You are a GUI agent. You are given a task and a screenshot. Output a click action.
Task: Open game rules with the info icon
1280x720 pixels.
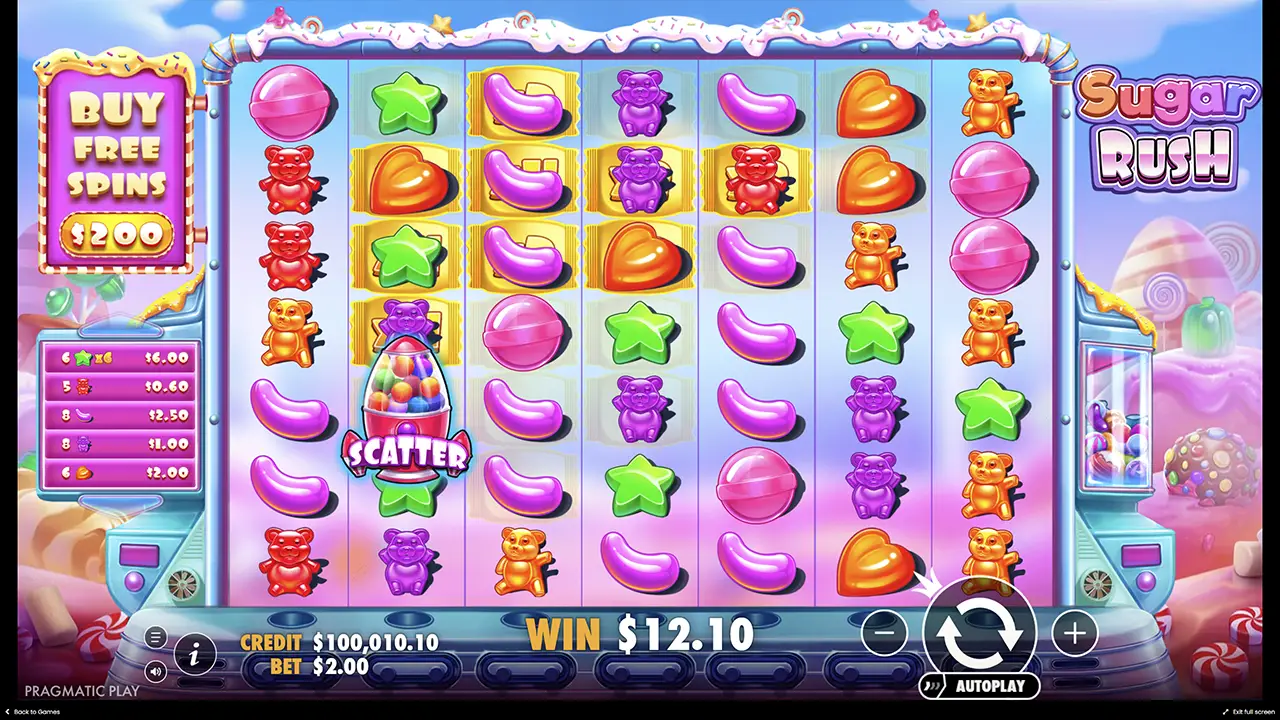[x=196, y=655]
